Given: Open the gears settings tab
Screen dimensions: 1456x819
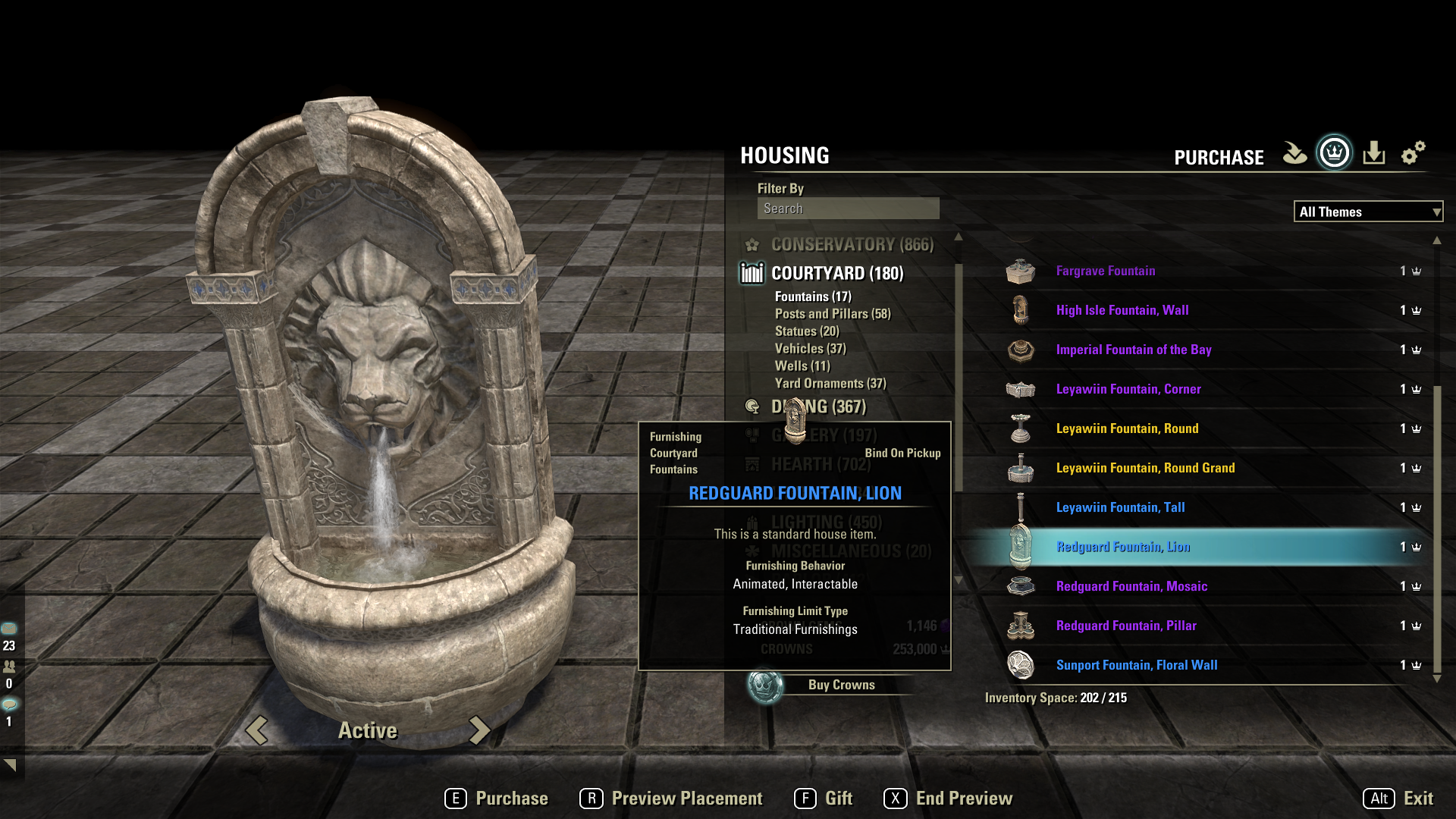Looking at the screenshot, I should [x=1412, y=154].
